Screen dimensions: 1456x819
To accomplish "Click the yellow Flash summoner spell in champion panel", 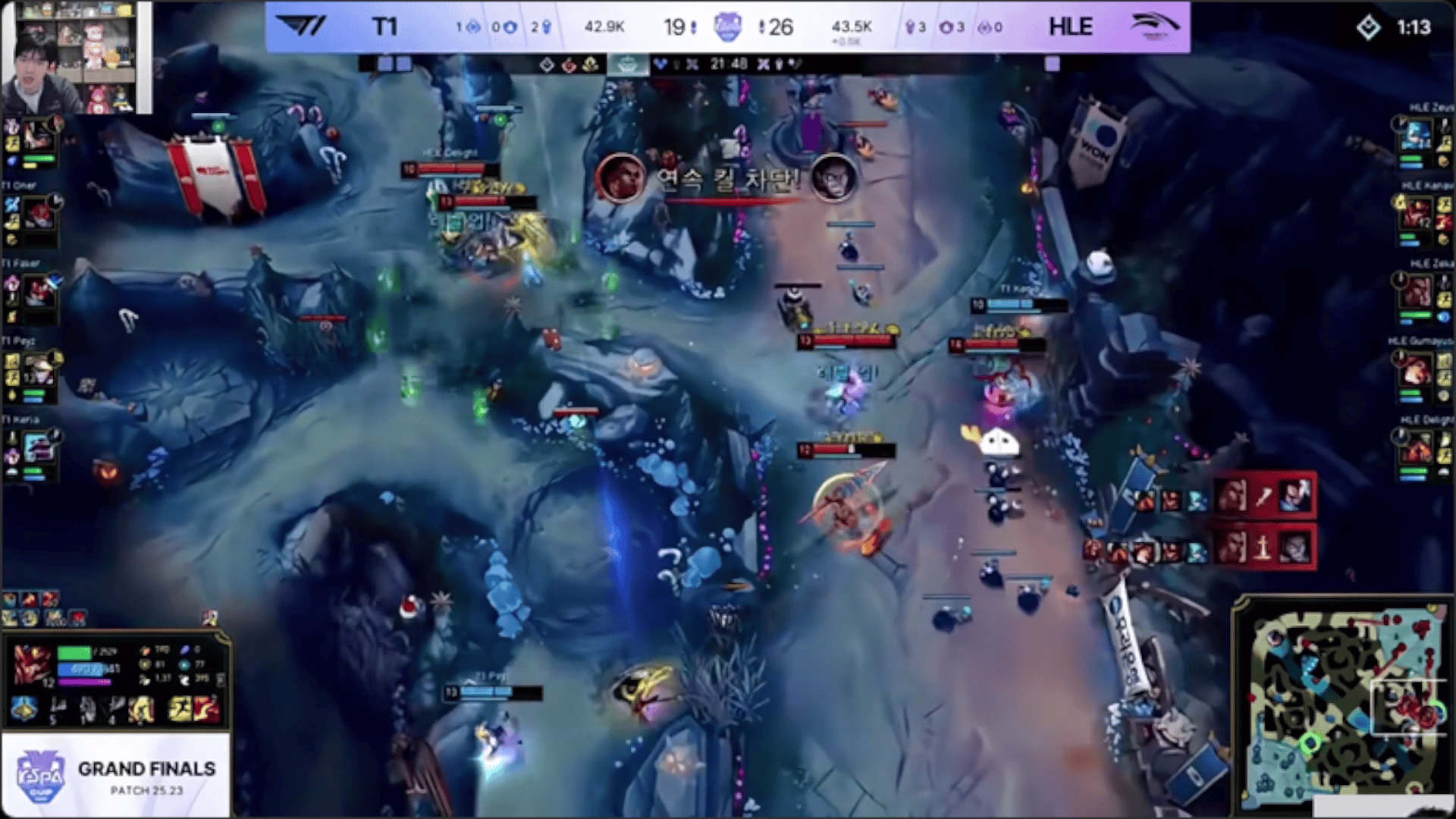I will [180, 709].
